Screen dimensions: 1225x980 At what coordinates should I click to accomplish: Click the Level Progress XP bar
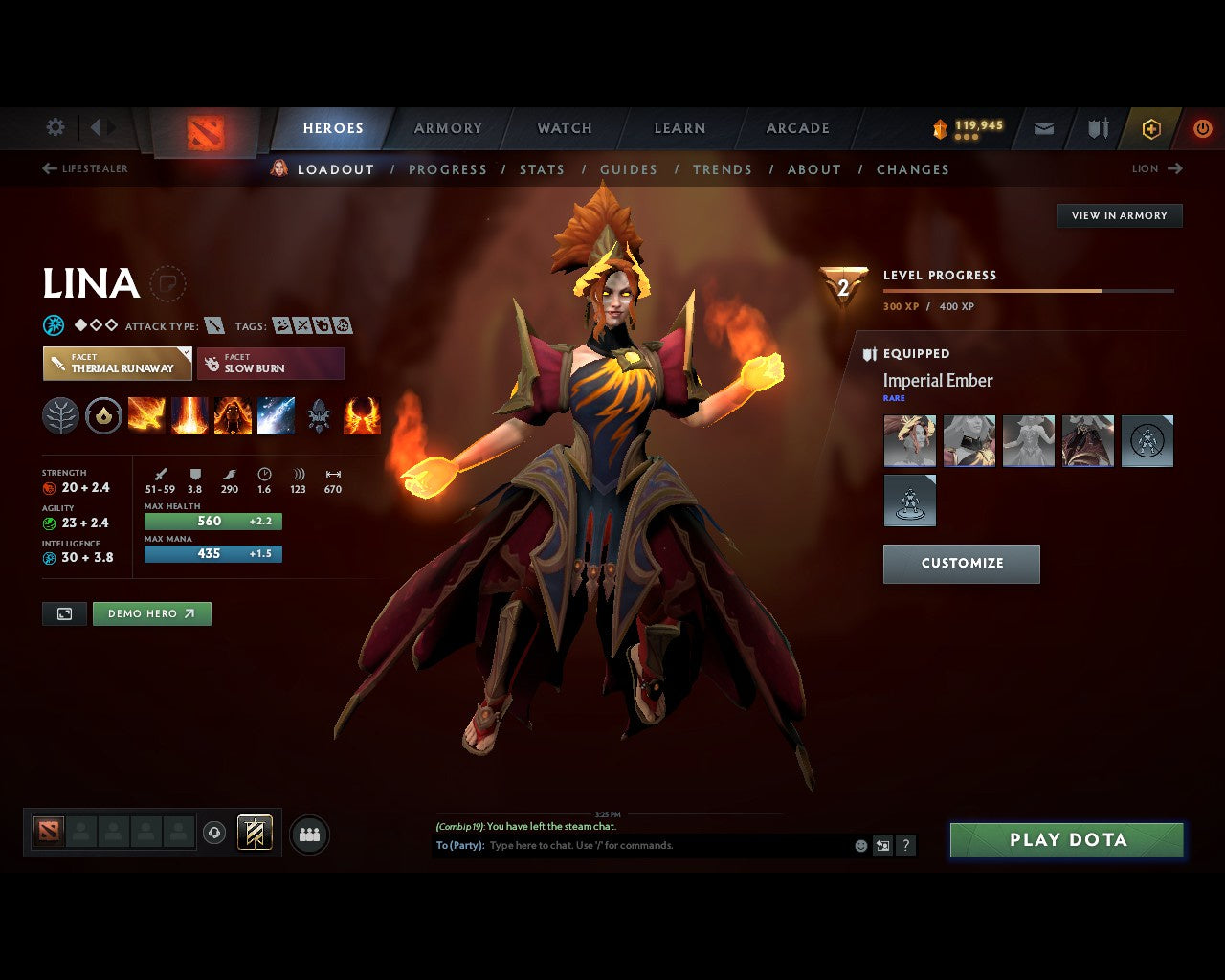pos(1029,290)
